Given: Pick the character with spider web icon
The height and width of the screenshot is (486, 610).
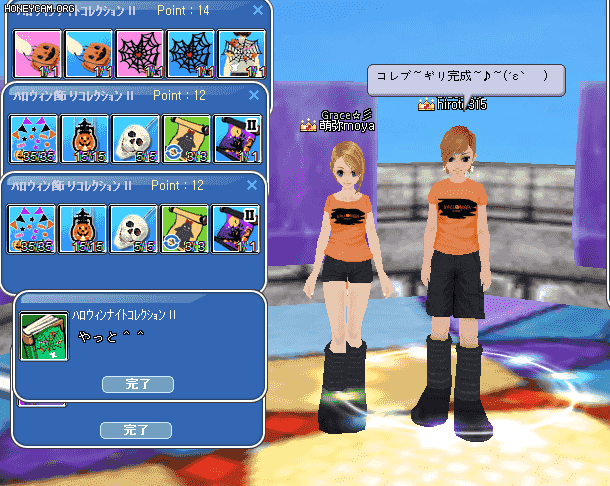Looking at the screenshot, I should pyautogui.click(x=241, y=54).
